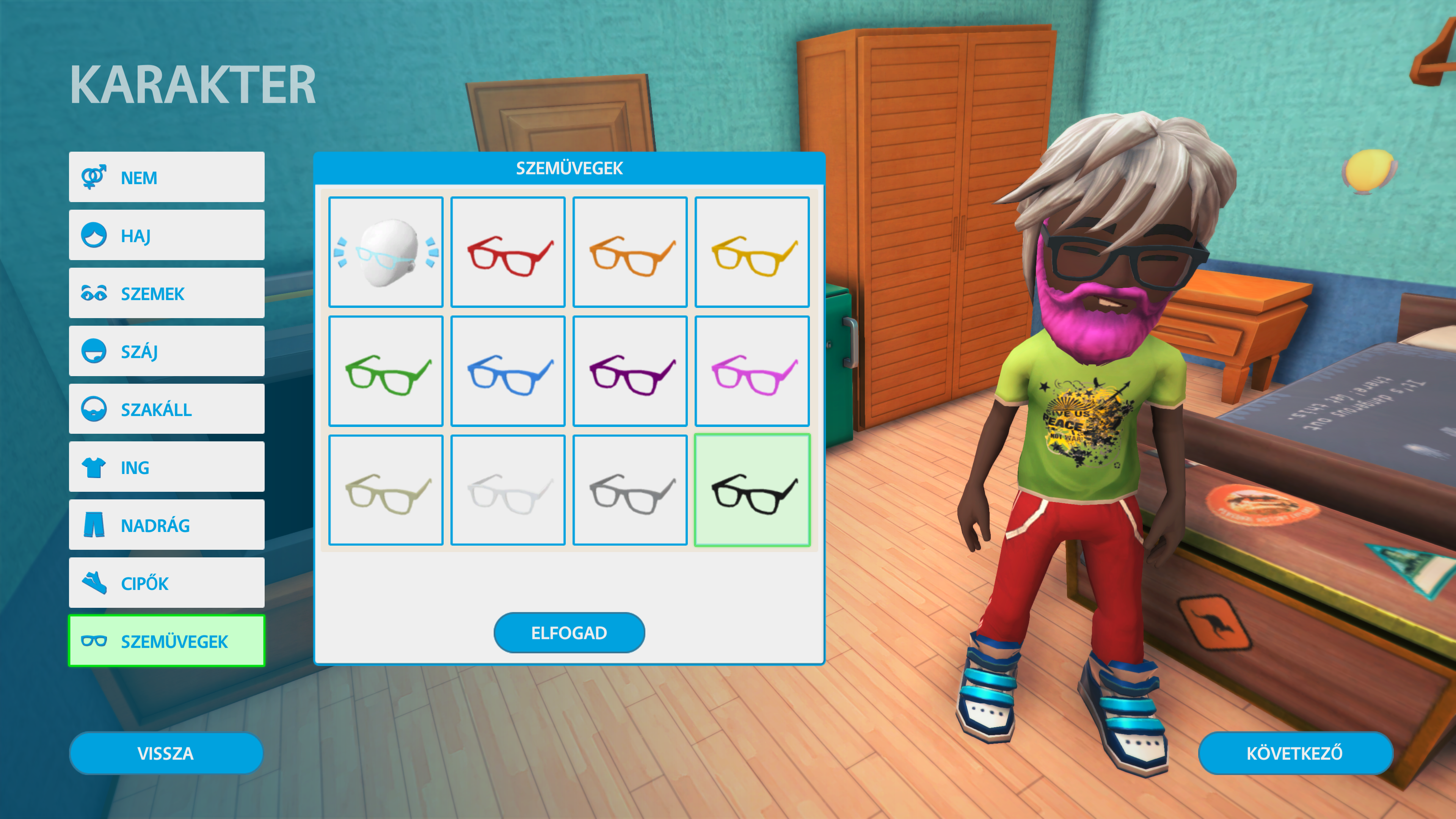Image resolution: width=1456 pixels, height=819 pixels.
Task: Choose the no-glasses bald head option
Action: [x=386, y=252]
